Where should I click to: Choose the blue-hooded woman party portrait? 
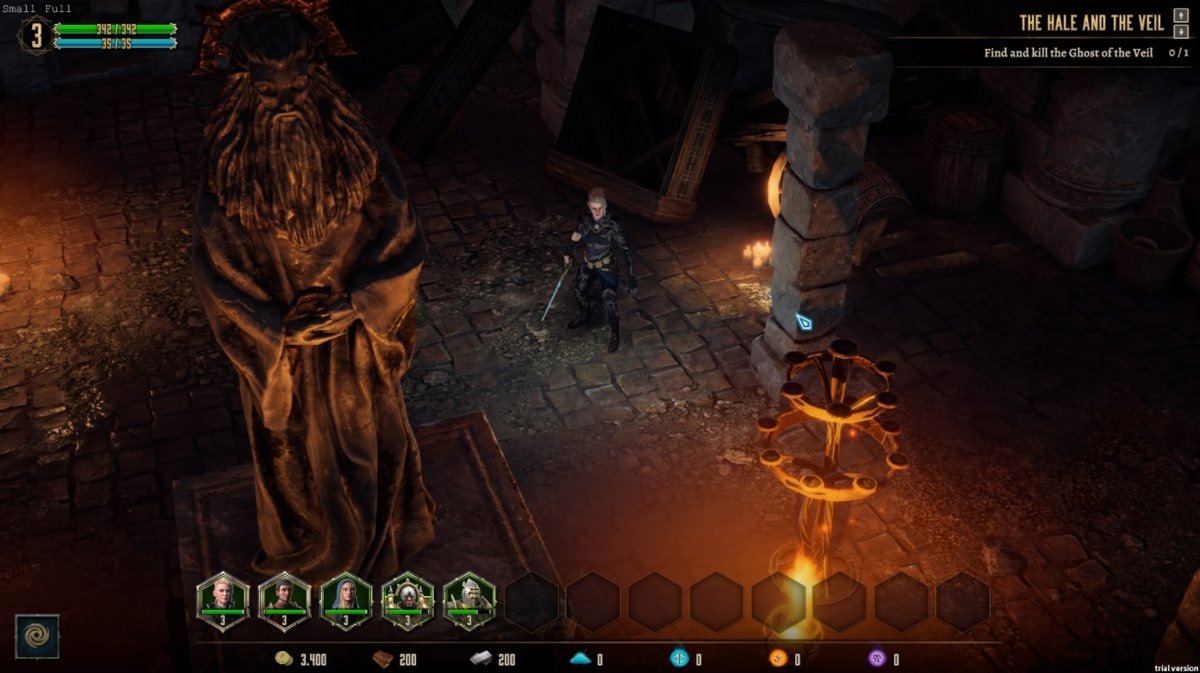[346, 598]
